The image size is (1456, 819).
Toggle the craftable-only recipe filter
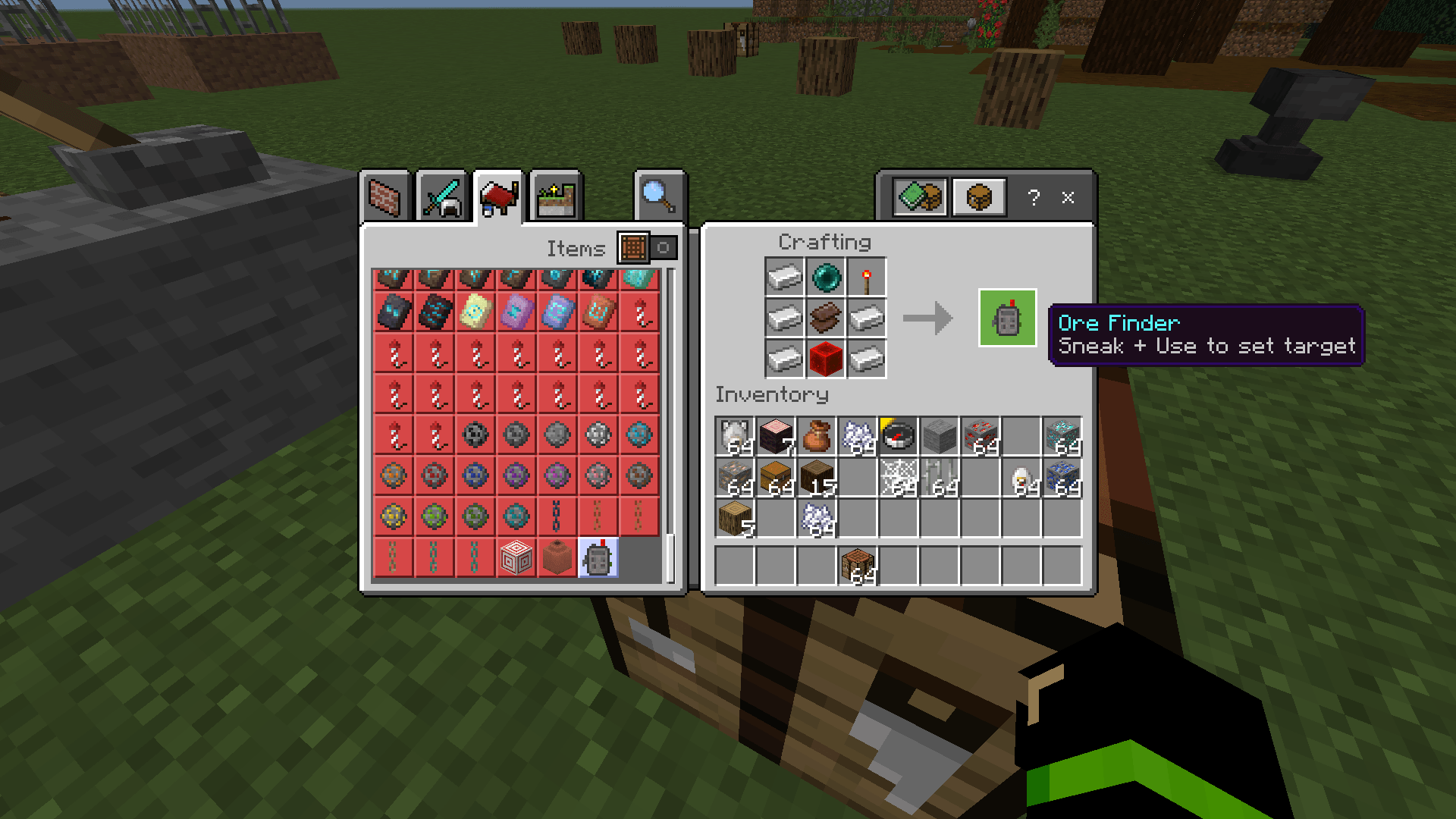[977, 197]
